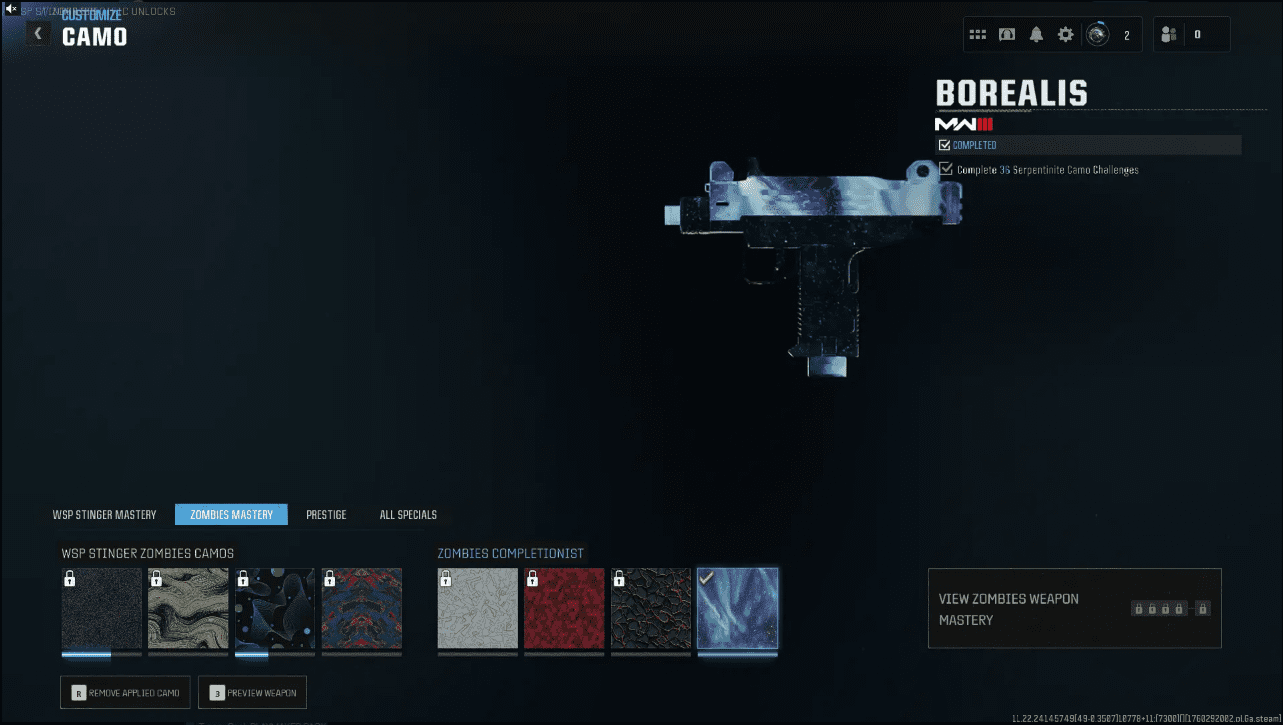Open the Prestige camo tab
The width and height of the screenshot is (1283, 725).
326,515
